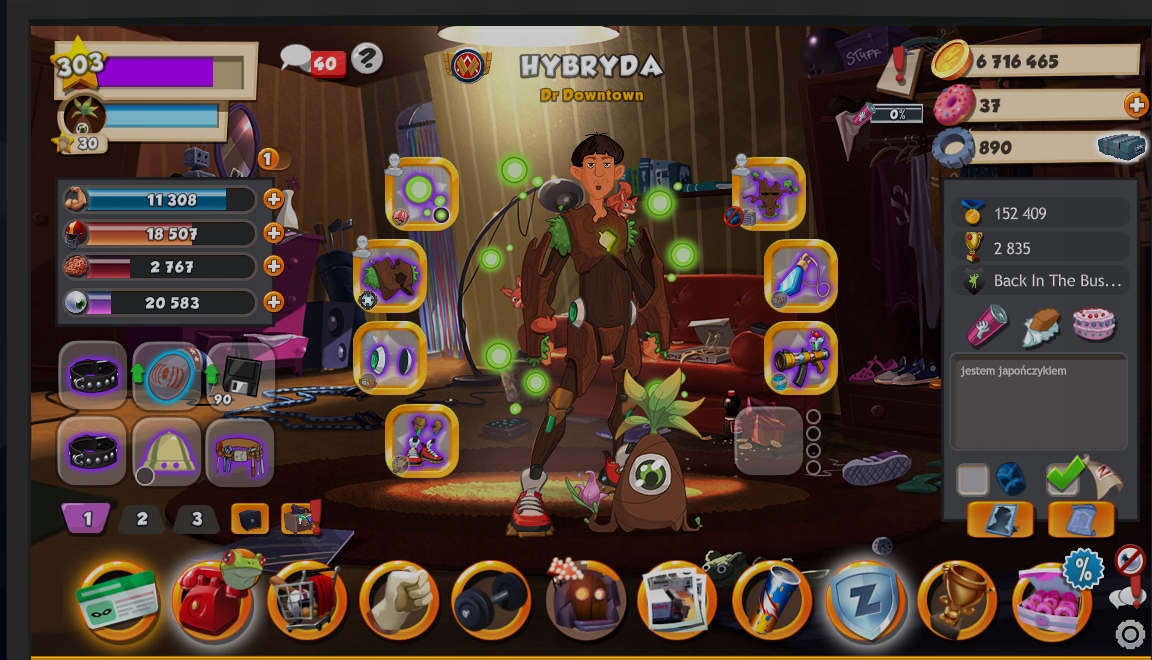Open the shopping cart store
This screenshot has width=1152, height=660.
coord(306,601)
